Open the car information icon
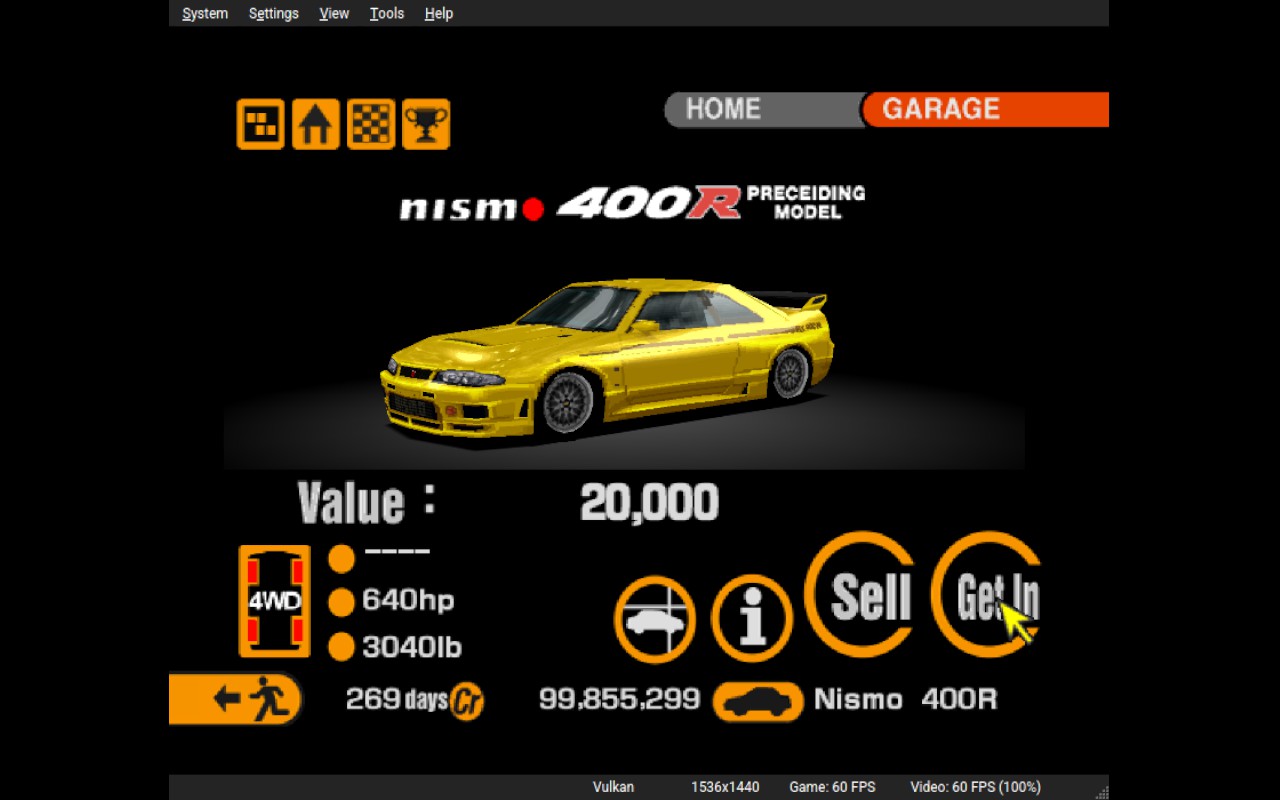The height and width of the screenshot is (800, 1280). tap(751, 619)
